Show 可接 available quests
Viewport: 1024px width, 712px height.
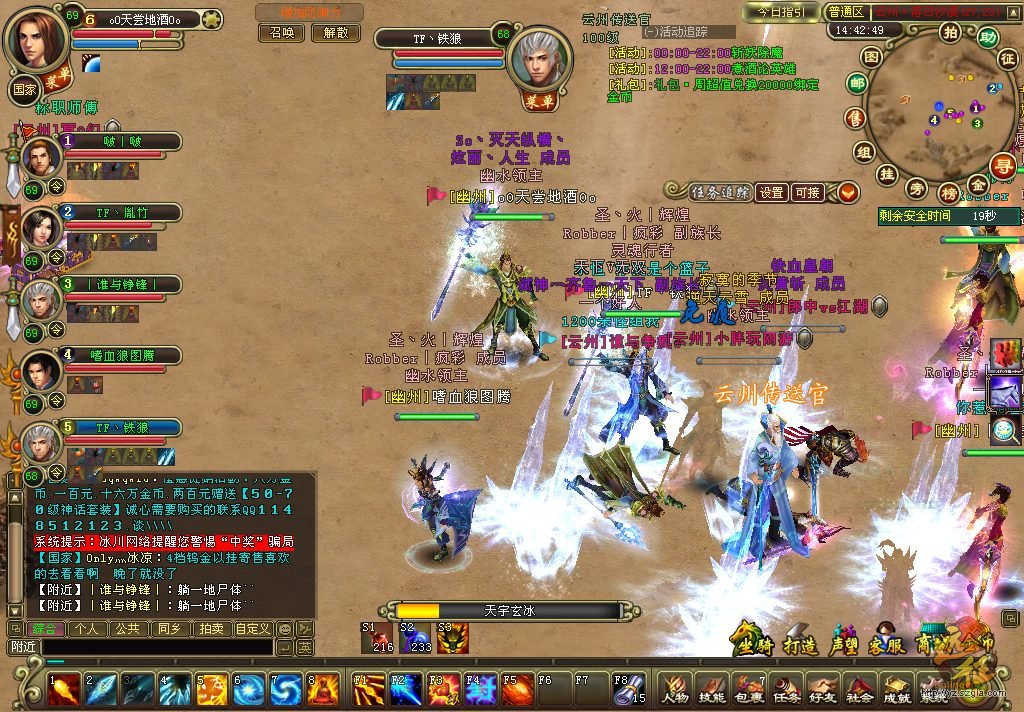tap(806, 192)
